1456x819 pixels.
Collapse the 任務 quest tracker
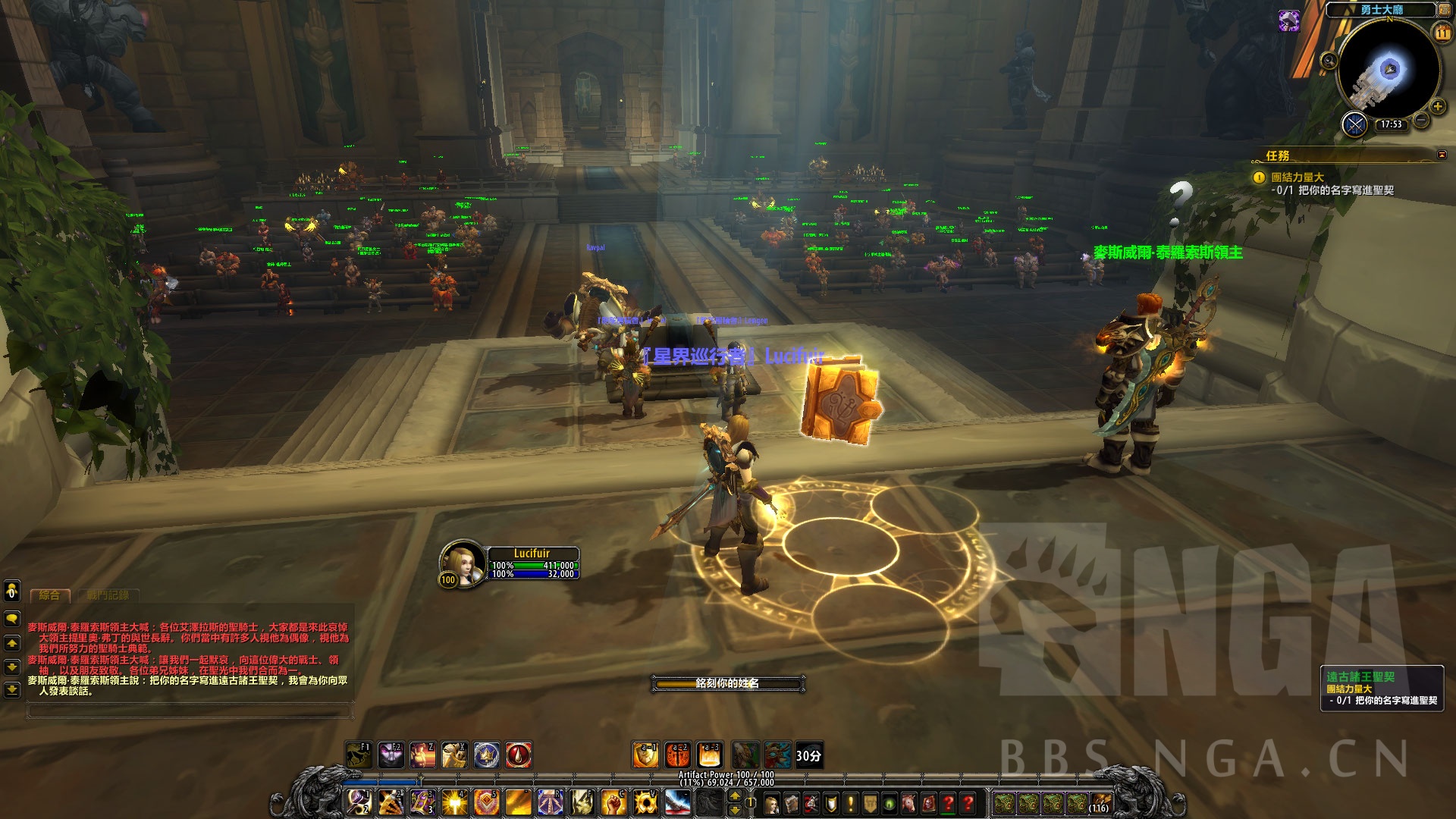pos(1442,155)
